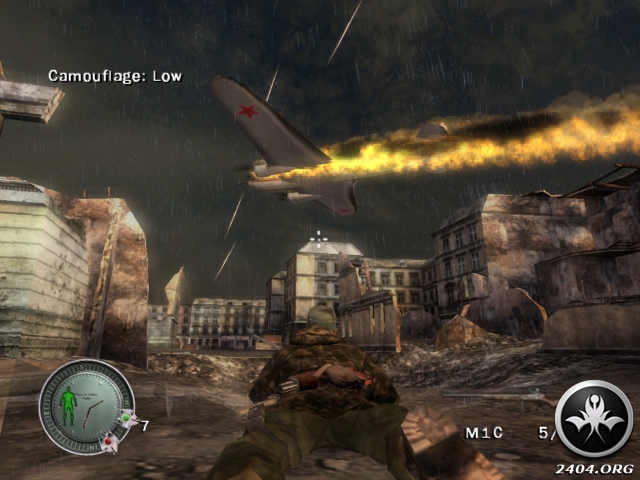This screenshot has height=480, width=640.
Task: Click the round silver-and-black emblem badge
Action: (x=594, y=420)
